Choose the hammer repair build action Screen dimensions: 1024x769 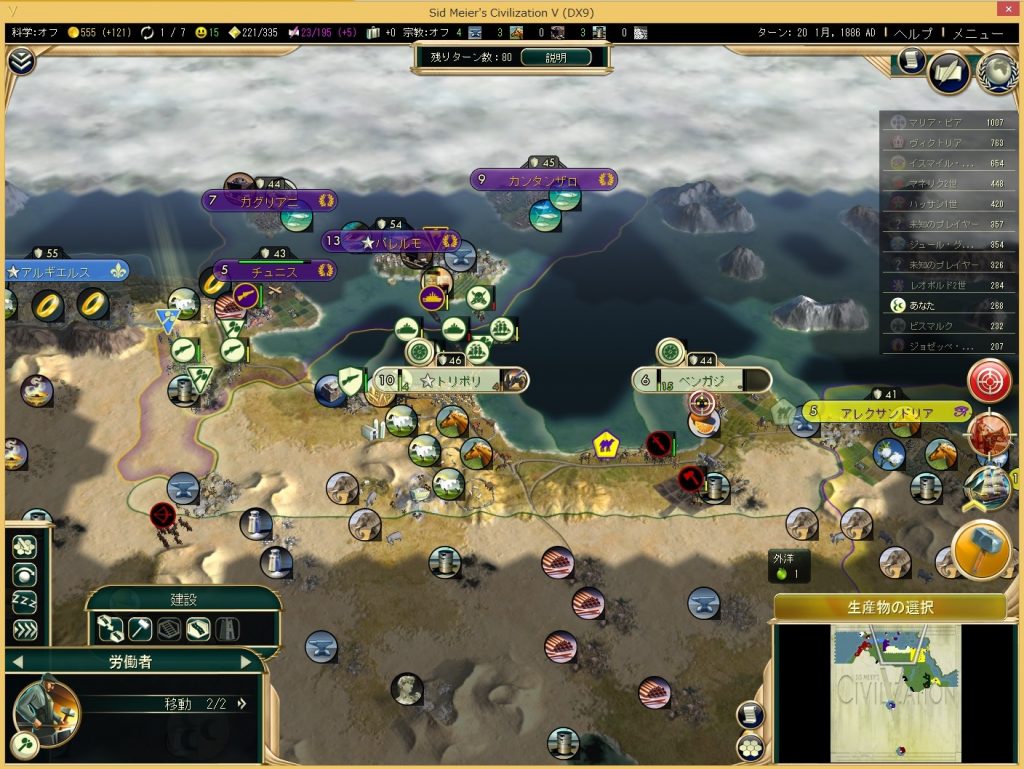click(x=140, y=629)
